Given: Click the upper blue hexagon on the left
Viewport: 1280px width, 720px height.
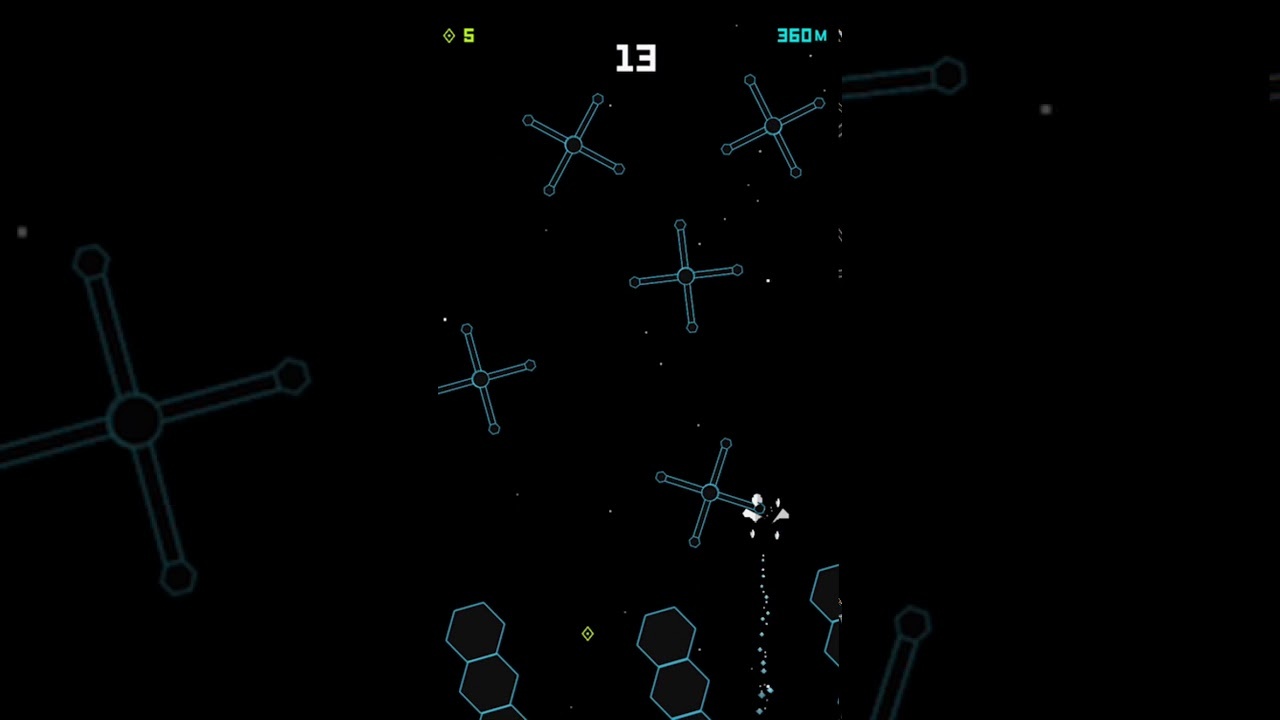Looking at the screenshot, I should point(476,628).
